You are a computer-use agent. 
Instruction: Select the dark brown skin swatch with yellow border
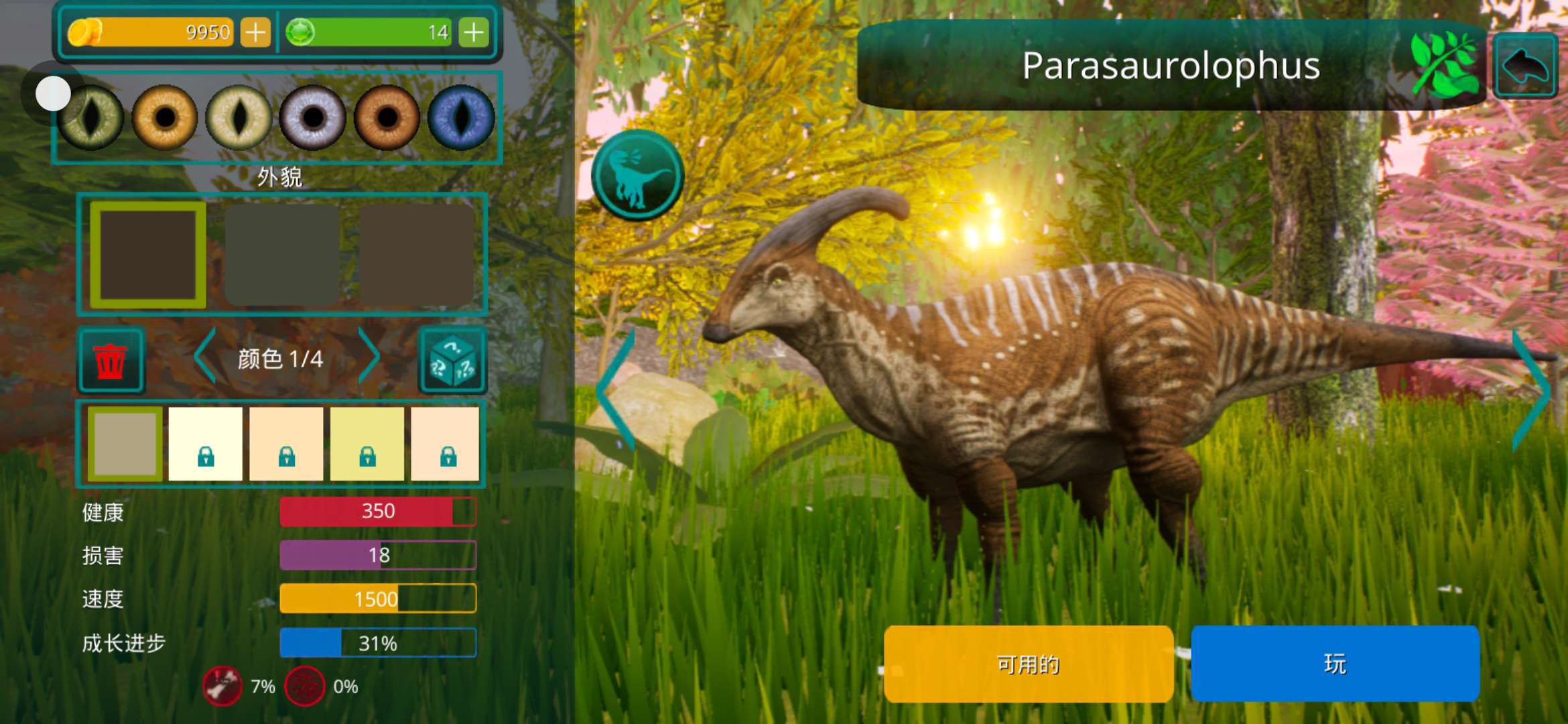pos(148,255)
